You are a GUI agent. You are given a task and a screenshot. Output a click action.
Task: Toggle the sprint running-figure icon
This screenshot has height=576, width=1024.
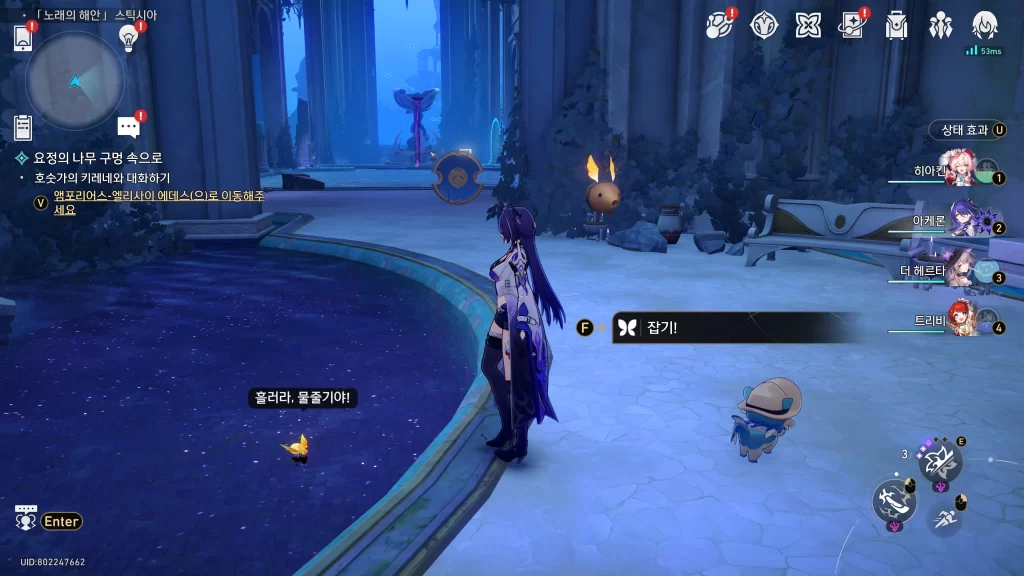click(x=945, y=517)
